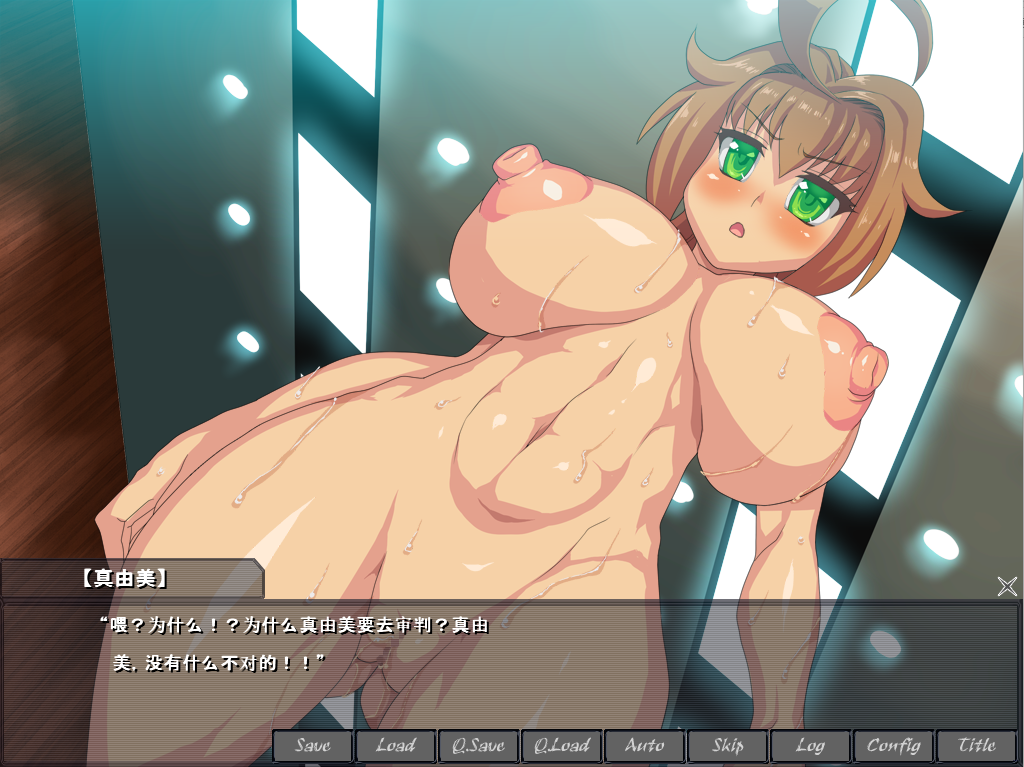Image resolution: width=1024 pixels, height=767 pixels.
Task: Open the Config settings
Action: click(x=893, y=746)
